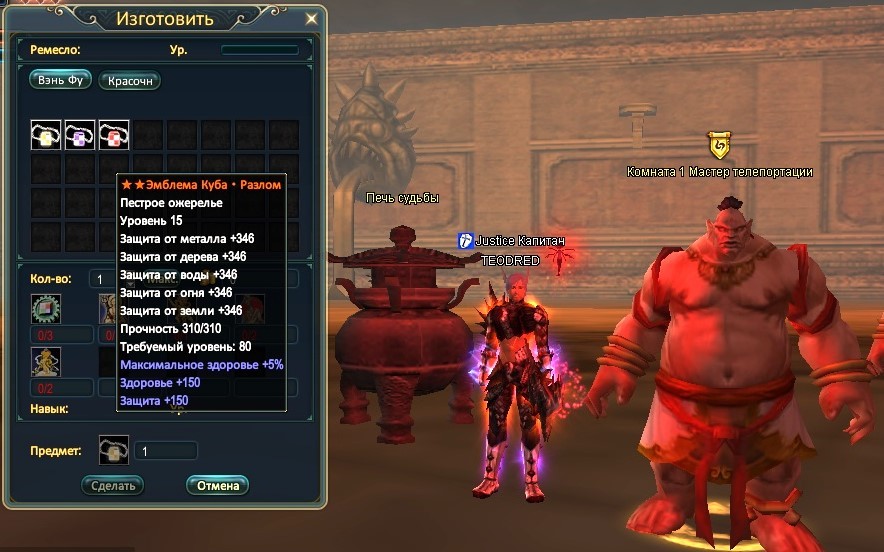
Task: Cancel crafting with Отмена
Action: click(x=217, y=485)
